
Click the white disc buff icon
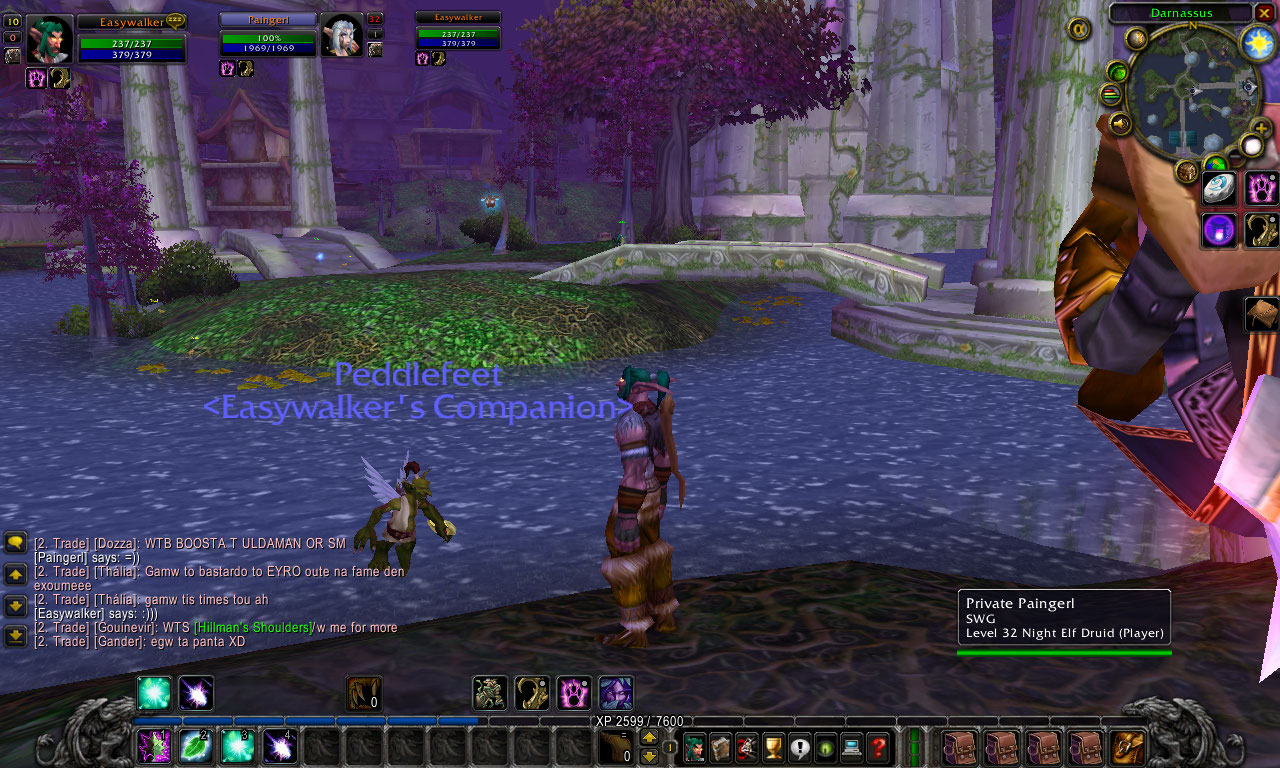(x=1219, y=188)
